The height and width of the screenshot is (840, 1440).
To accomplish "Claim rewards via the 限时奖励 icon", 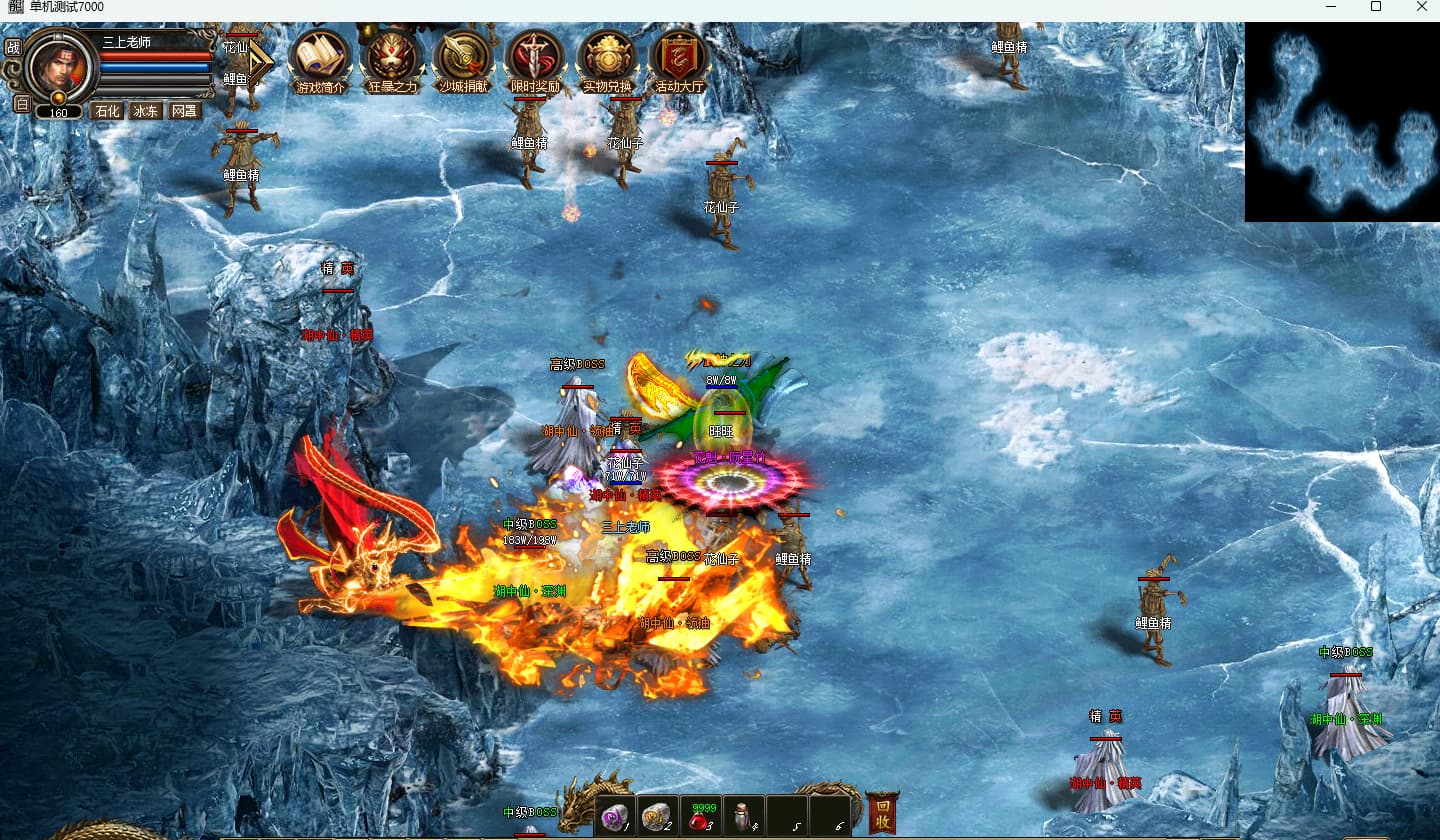I will click(535, 59).
